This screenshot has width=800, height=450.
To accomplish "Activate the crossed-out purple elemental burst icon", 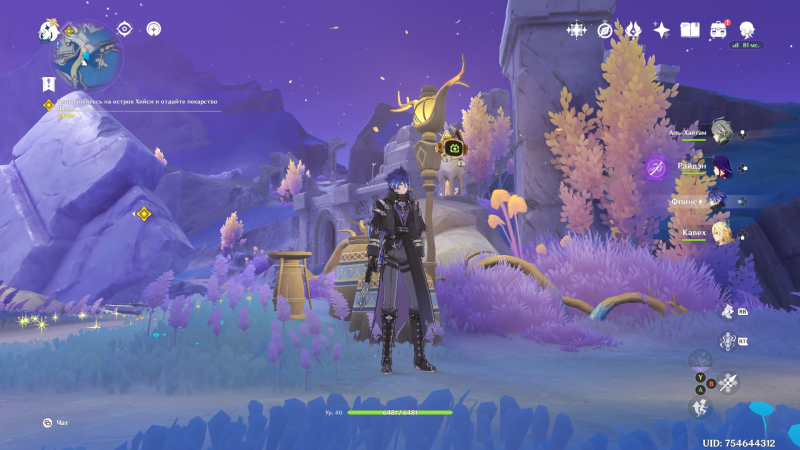I will (x=656, y=167).
